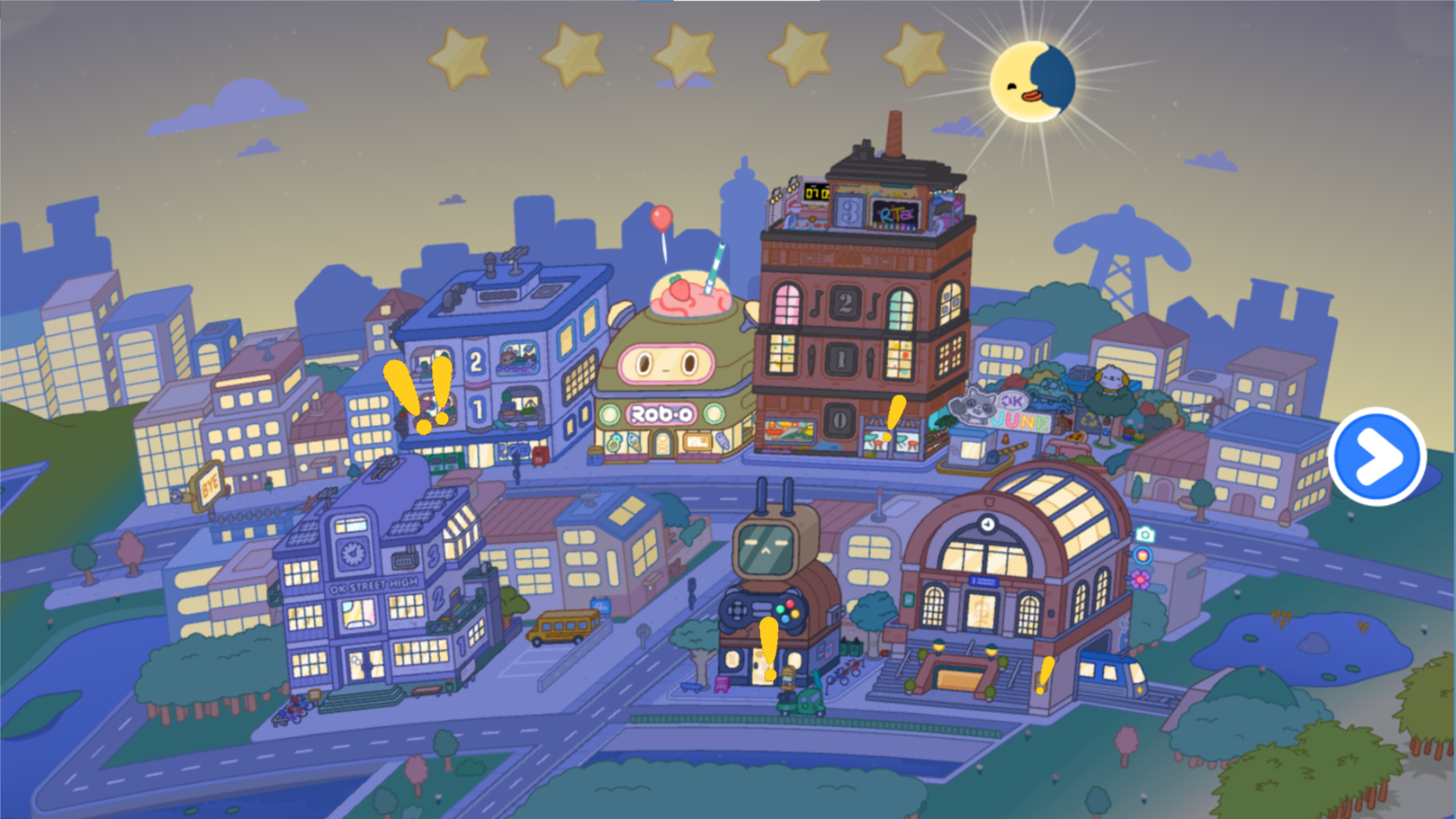Open the camera photo mode icon

pyautogui.click(x=1144, y=533)
